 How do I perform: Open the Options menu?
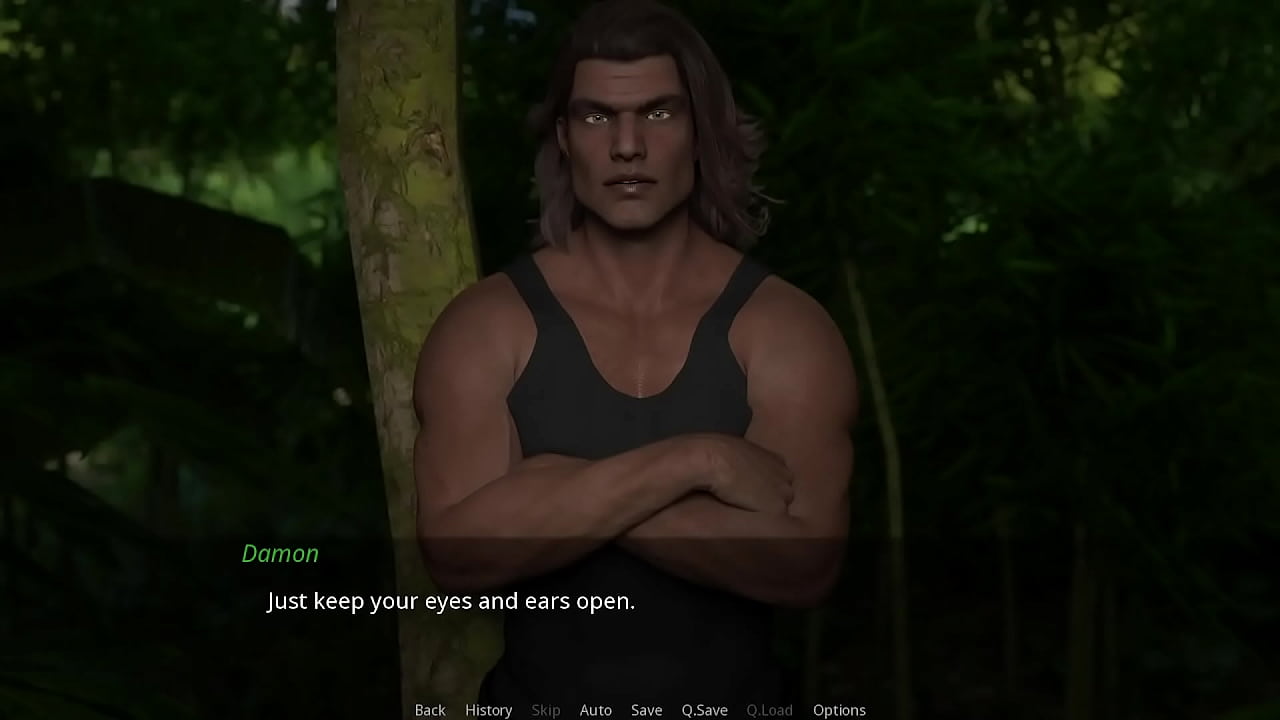[x=839, y=710]
